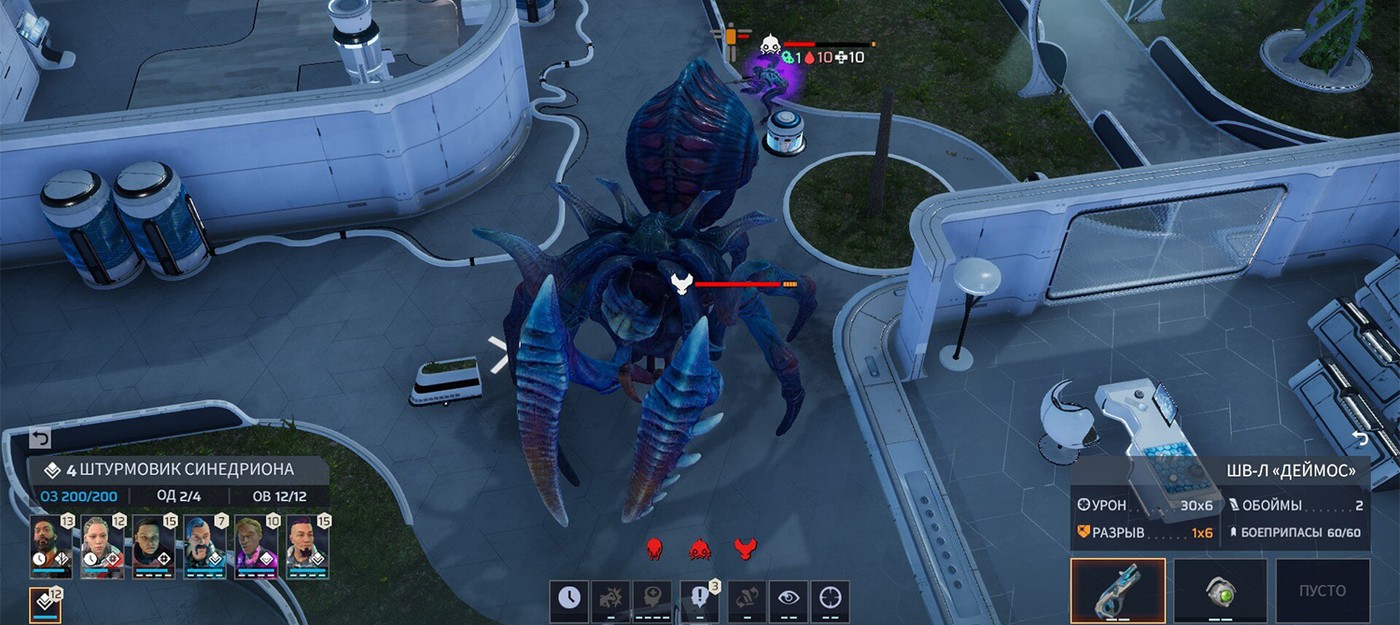Select the blue-haired mustached soldier portrait
Viewport: 1400px width, 625px height.
coord(203,547)
